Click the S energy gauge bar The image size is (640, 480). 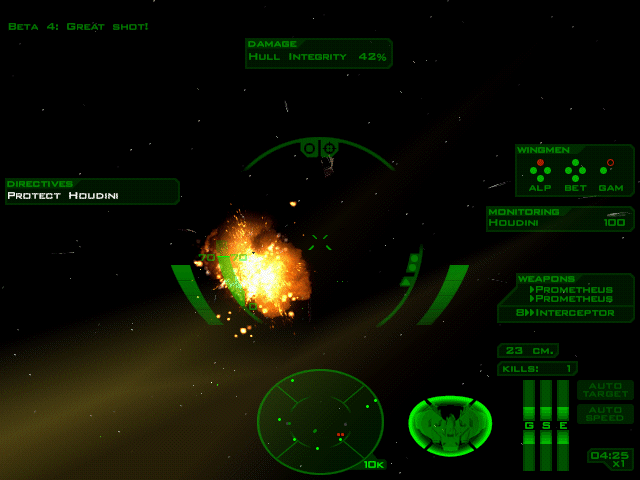pyautogui.click(x=546, y=425)
